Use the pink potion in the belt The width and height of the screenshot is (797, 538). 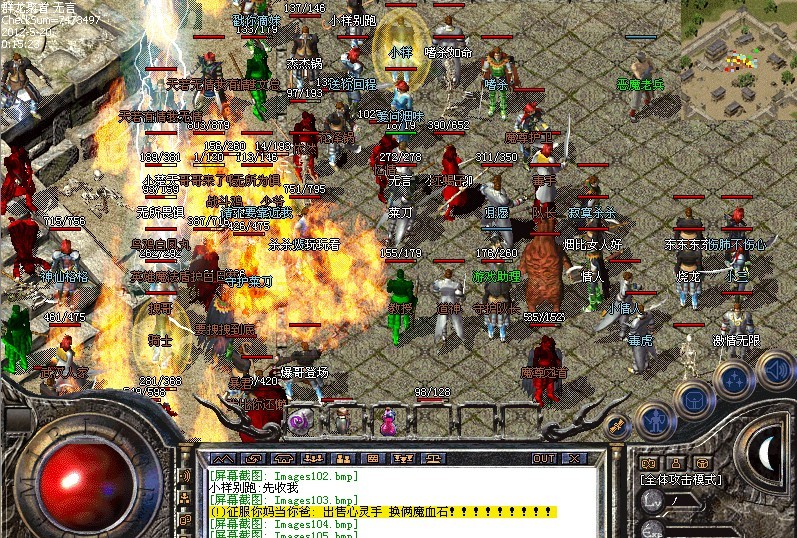pyautogui.click(x=387, y=422)
